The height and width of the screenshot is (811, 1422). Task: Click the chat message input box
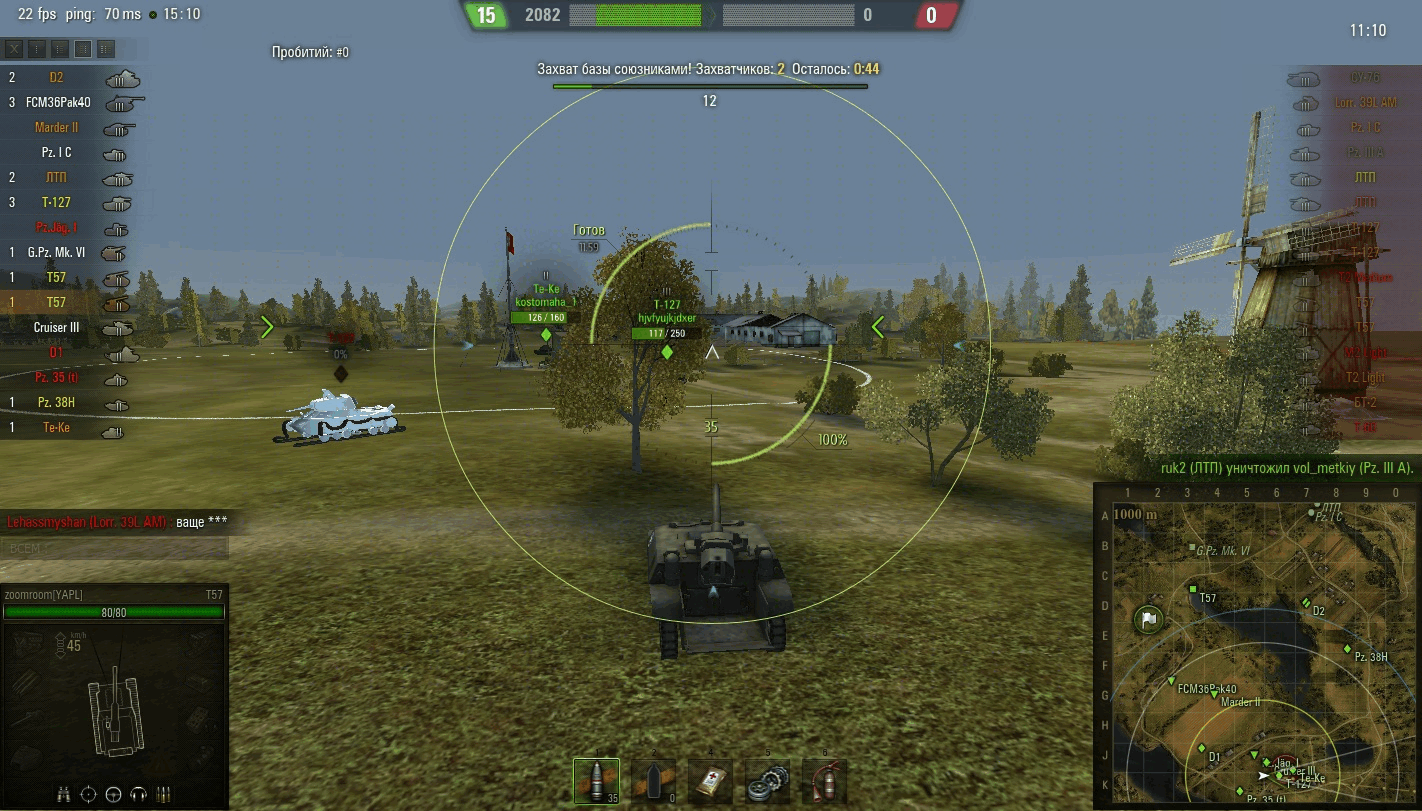tap(114, 547)
